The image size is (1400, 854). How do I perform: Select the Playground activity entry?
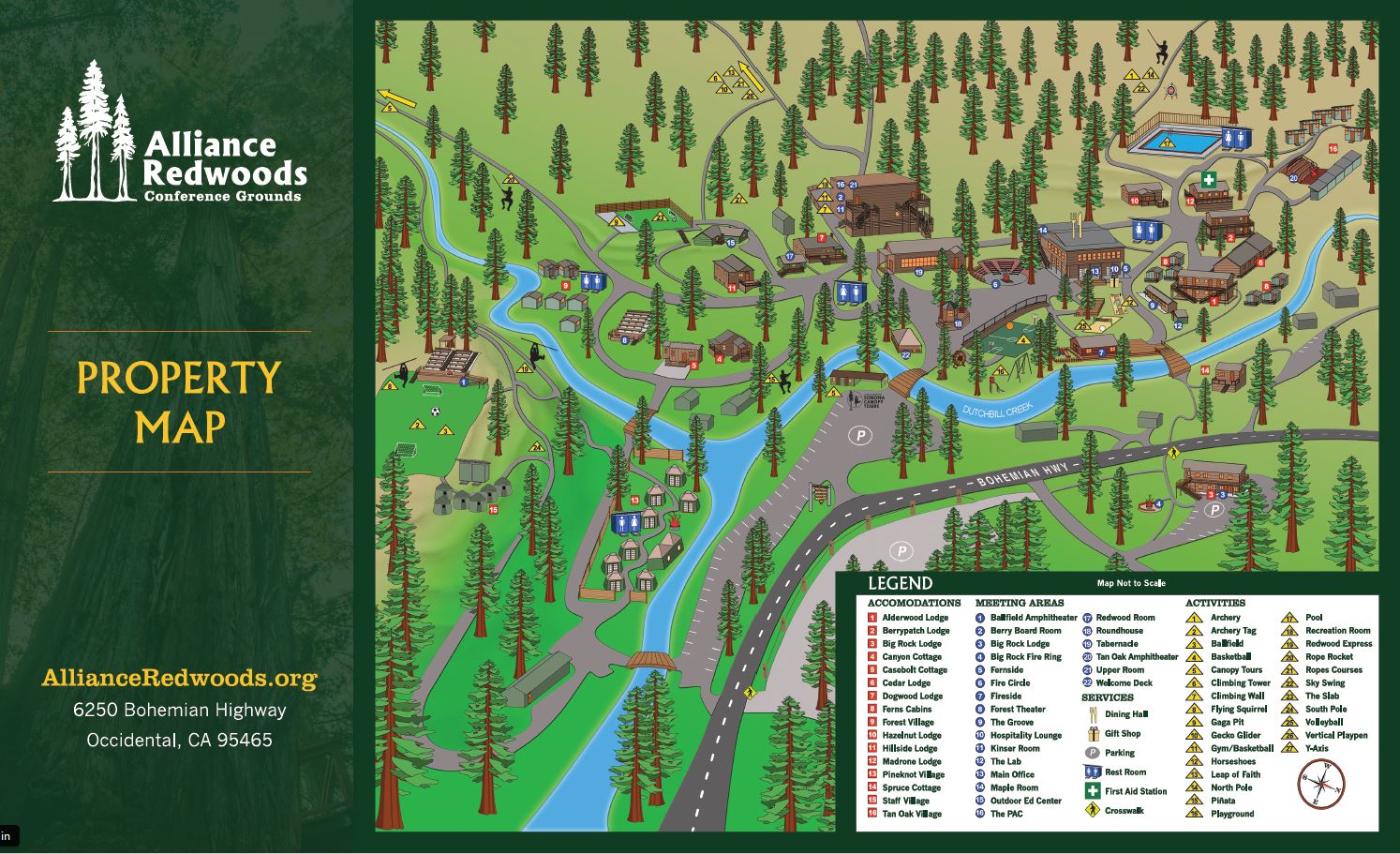tap(1231, 814)
